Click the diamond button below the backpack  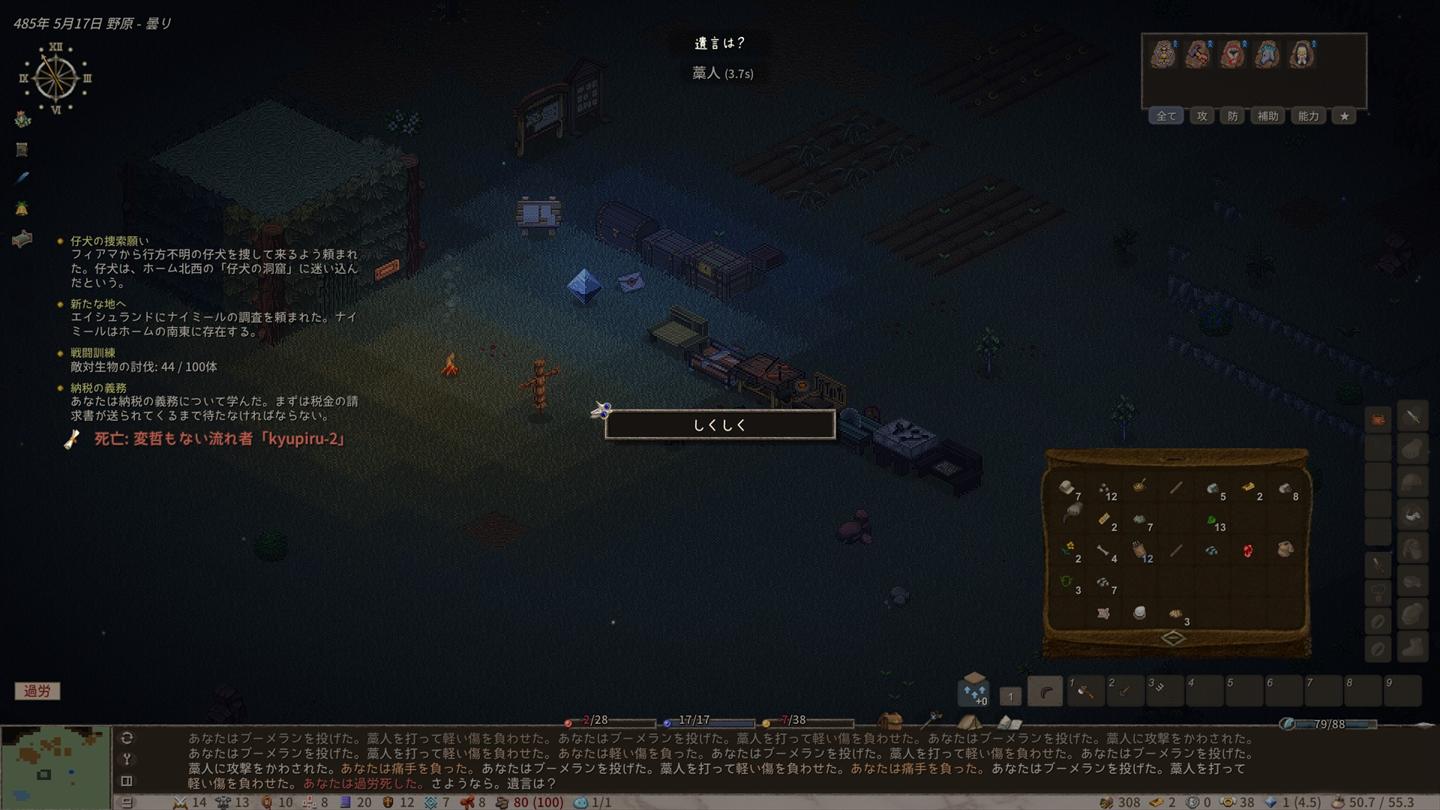coord(1175,638)
